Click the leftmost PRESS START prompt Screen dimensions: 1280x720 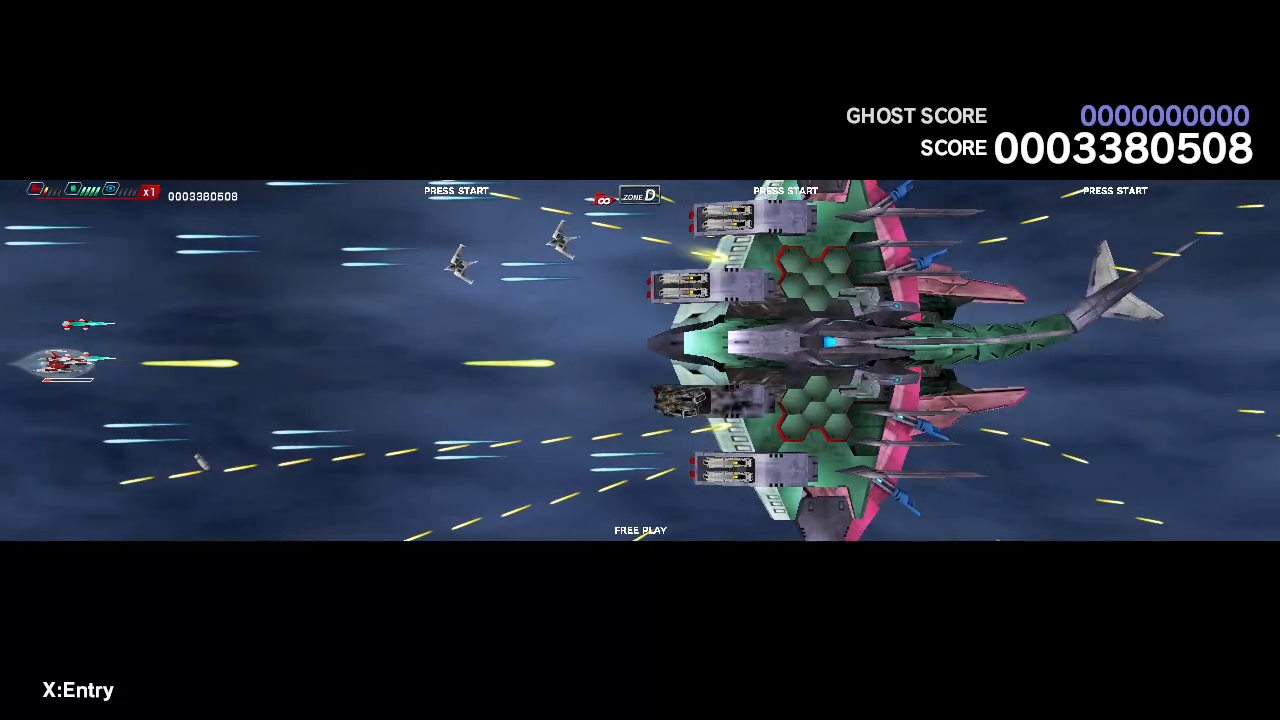[x=456, y=190]
